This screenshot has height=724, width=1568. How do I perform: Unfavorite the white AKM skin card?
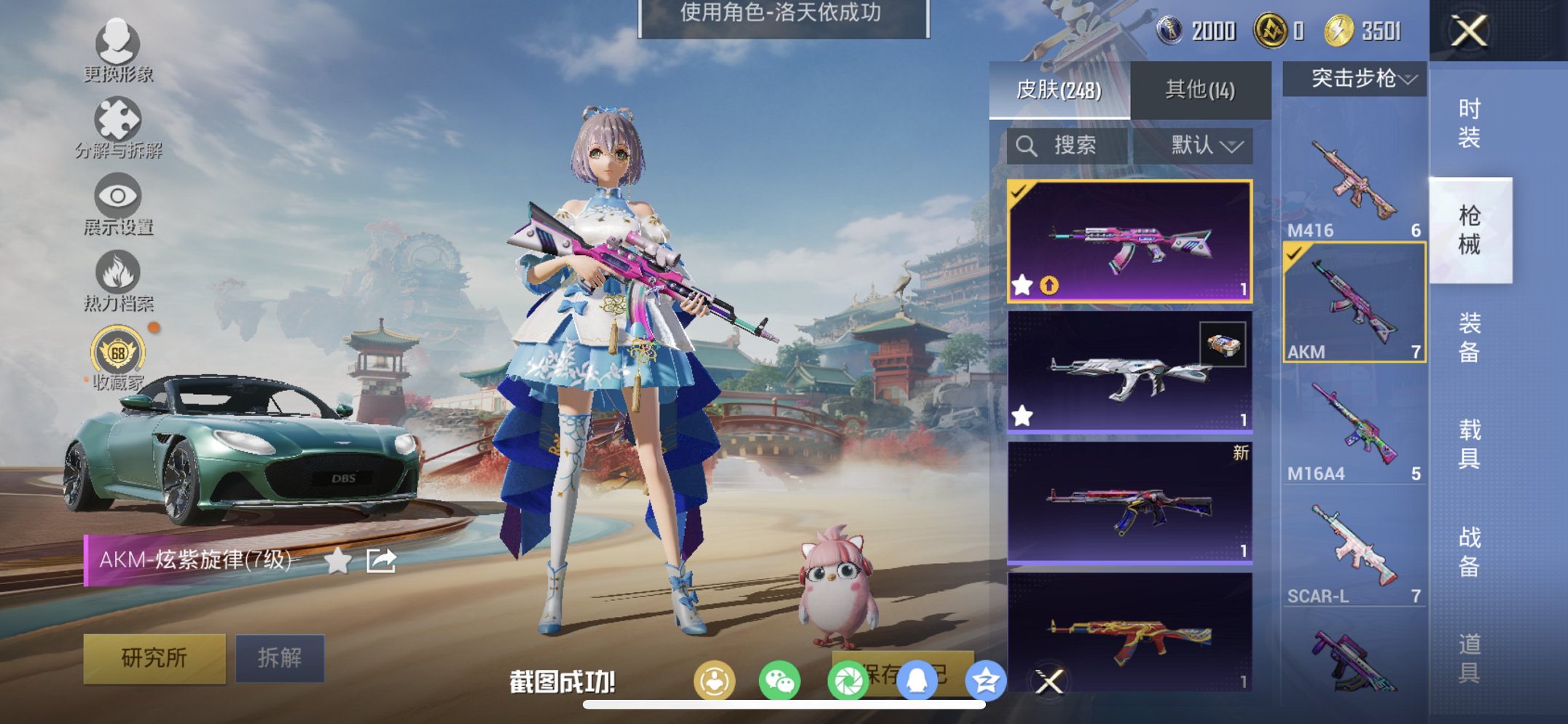(1024, 415)
